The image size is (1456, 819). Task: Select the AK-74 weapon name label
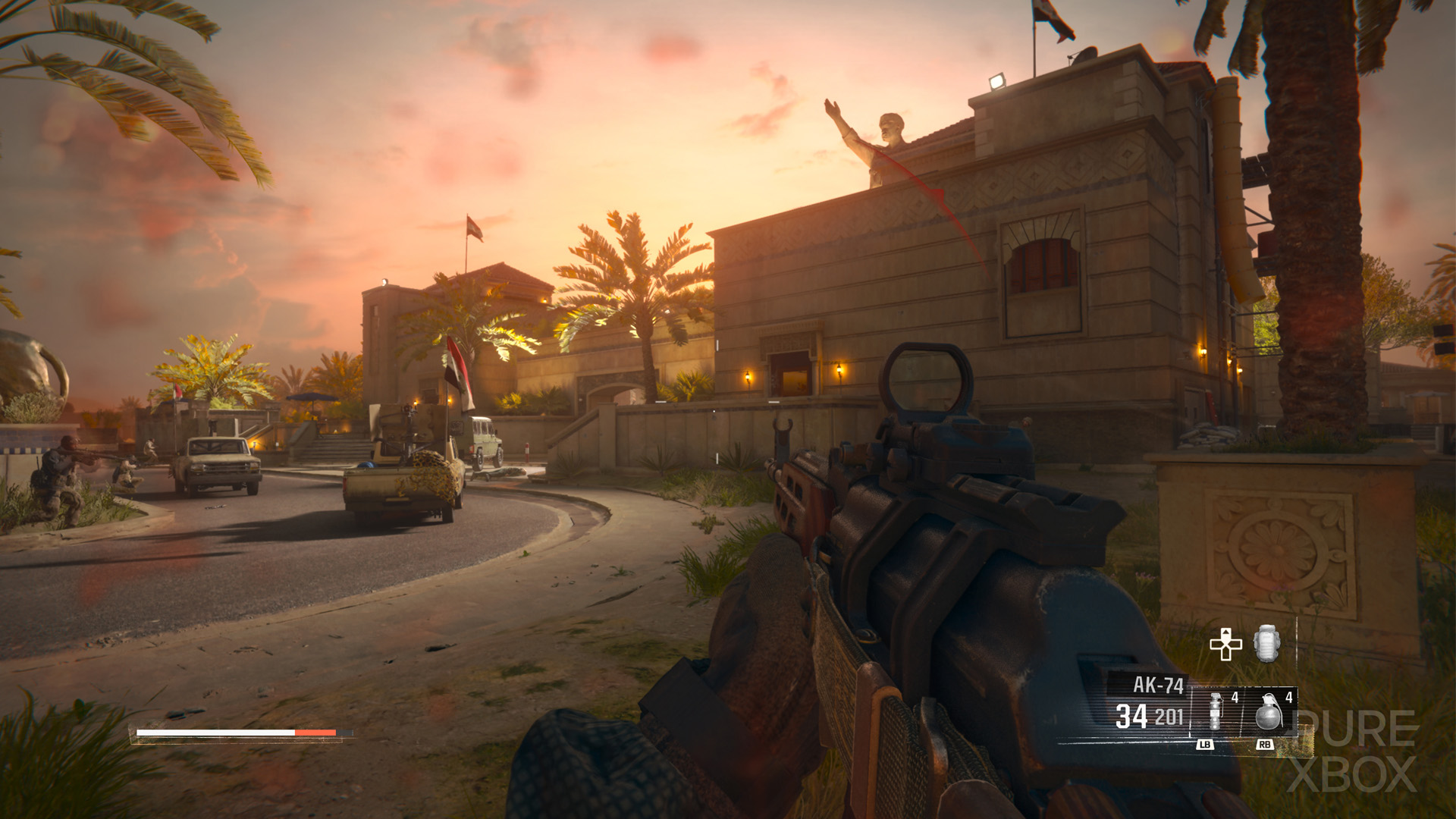click(x=1159, y=684)
